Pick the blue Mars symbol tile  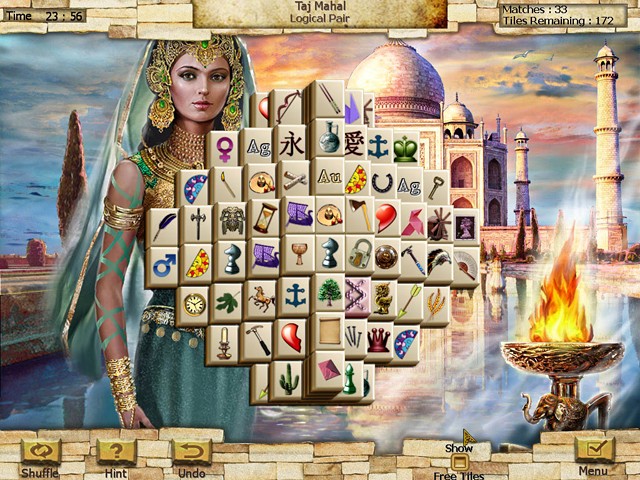163,265
